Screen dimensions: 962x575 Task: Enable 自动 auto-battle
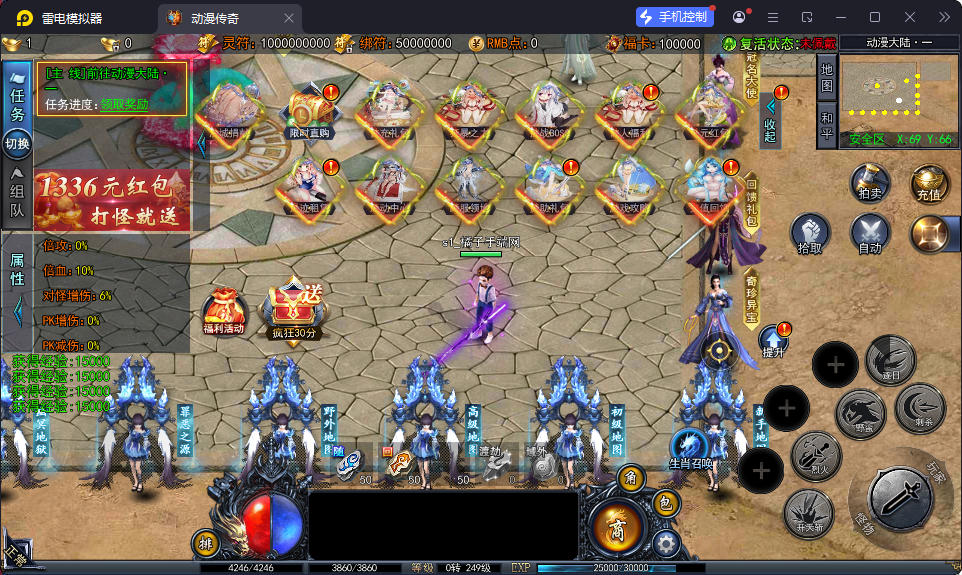point(870,234)
